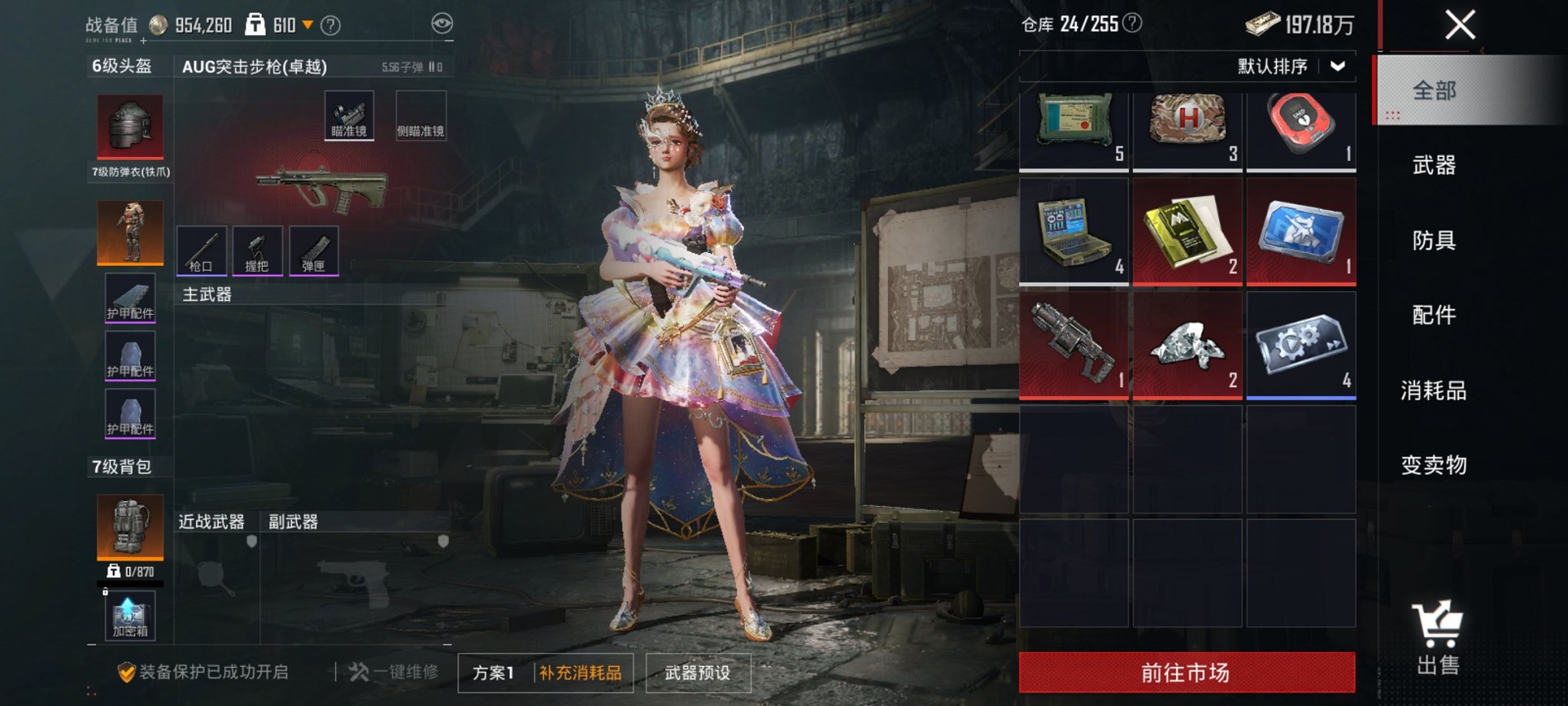
Task: Switch to the 变卖物 tab
Action: tap(1433, 465)
